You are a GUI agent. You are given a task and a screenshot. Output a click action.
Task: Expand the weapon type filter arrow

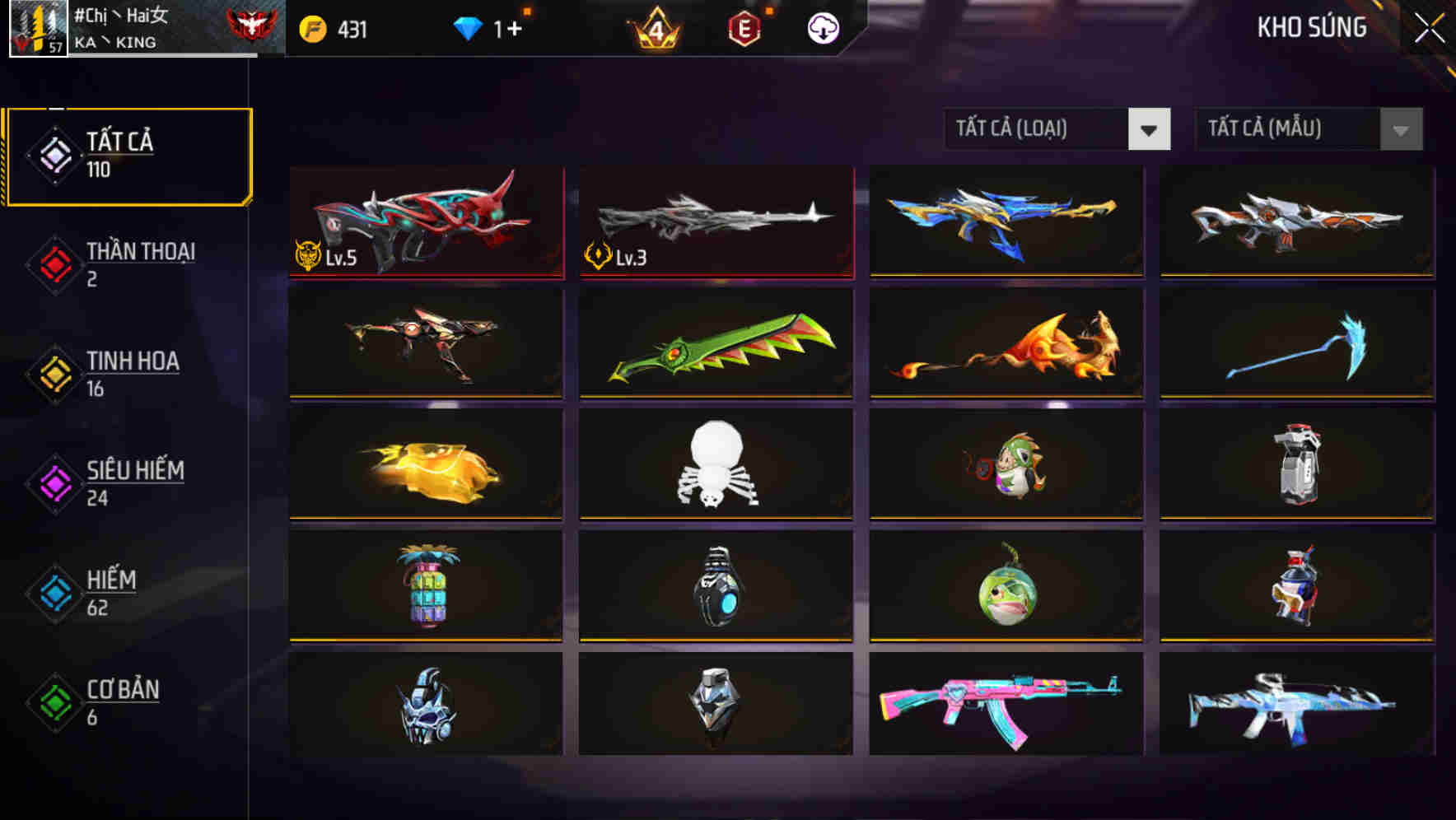(1150, 129)
